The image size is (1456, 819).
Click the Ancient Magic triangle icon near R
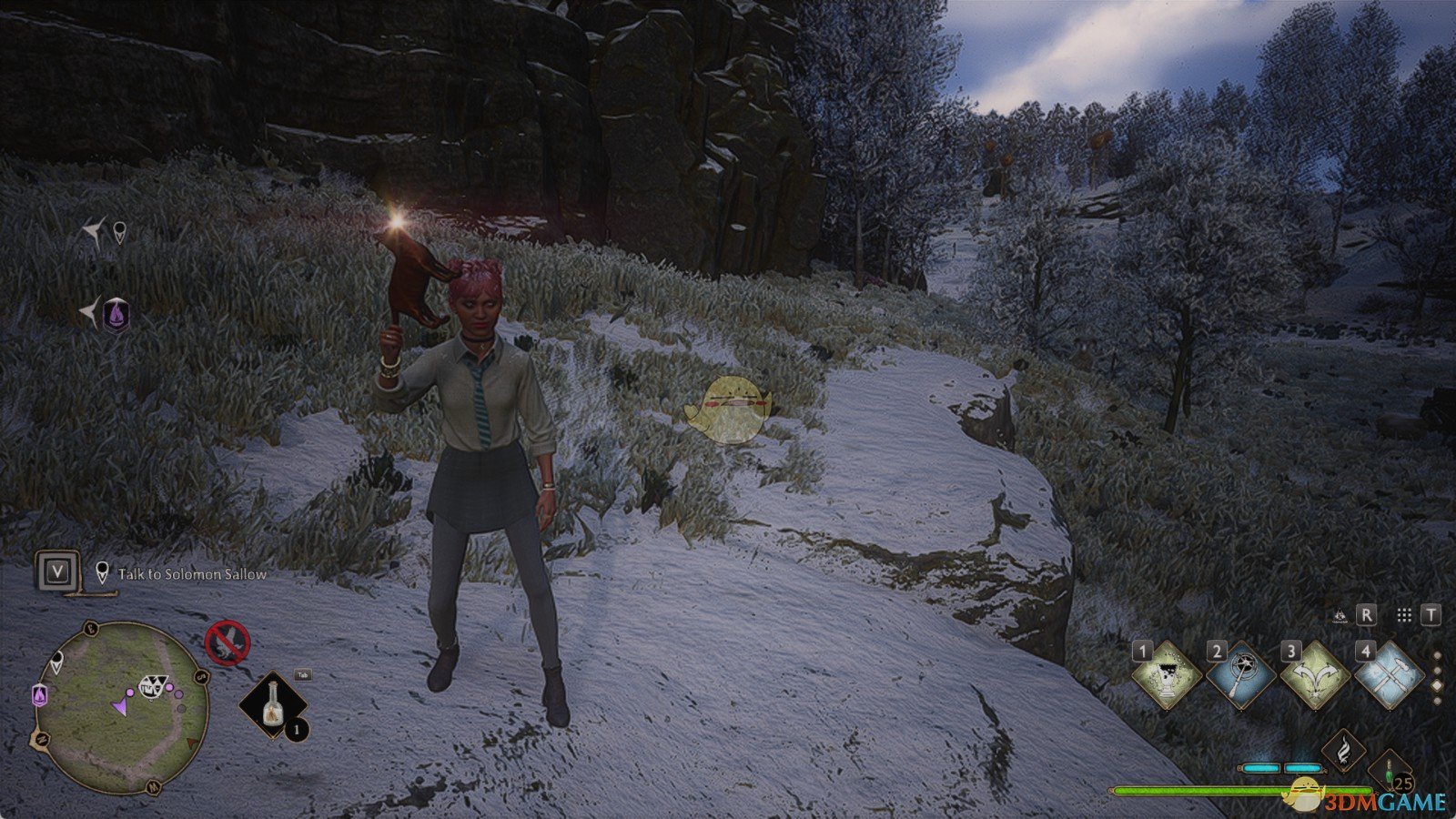pyautogui.click(x=1340, y=614)
